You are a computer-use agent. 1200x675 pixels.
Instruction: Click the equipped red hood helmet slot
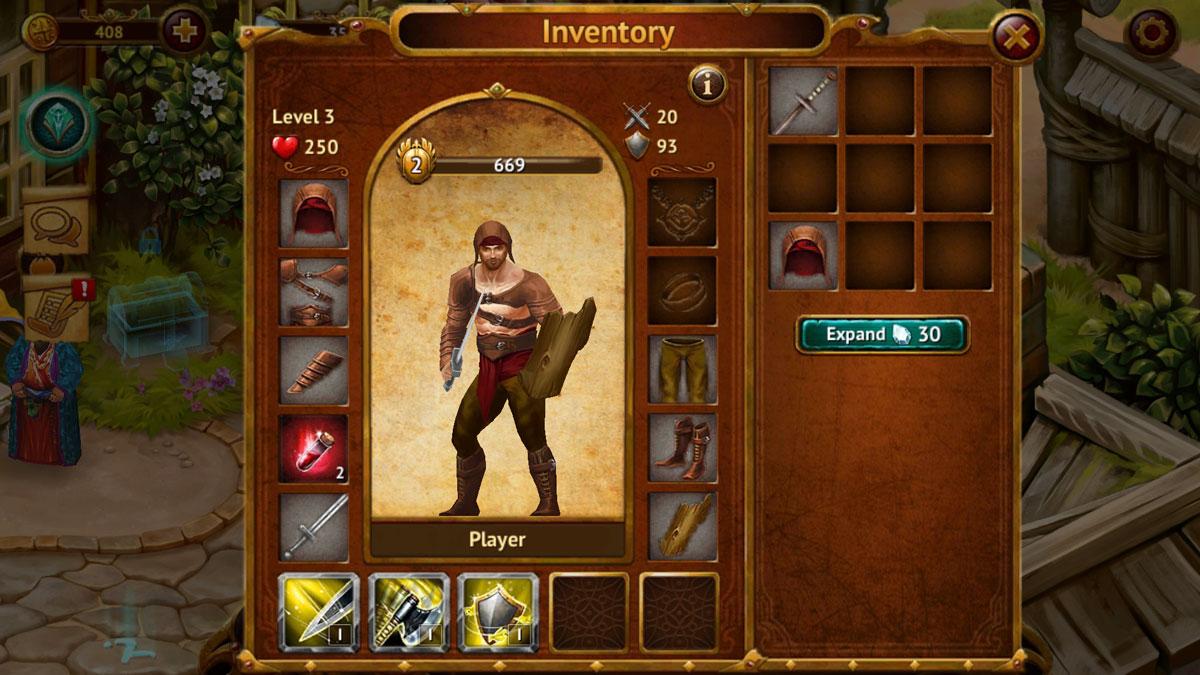[314, 213]
